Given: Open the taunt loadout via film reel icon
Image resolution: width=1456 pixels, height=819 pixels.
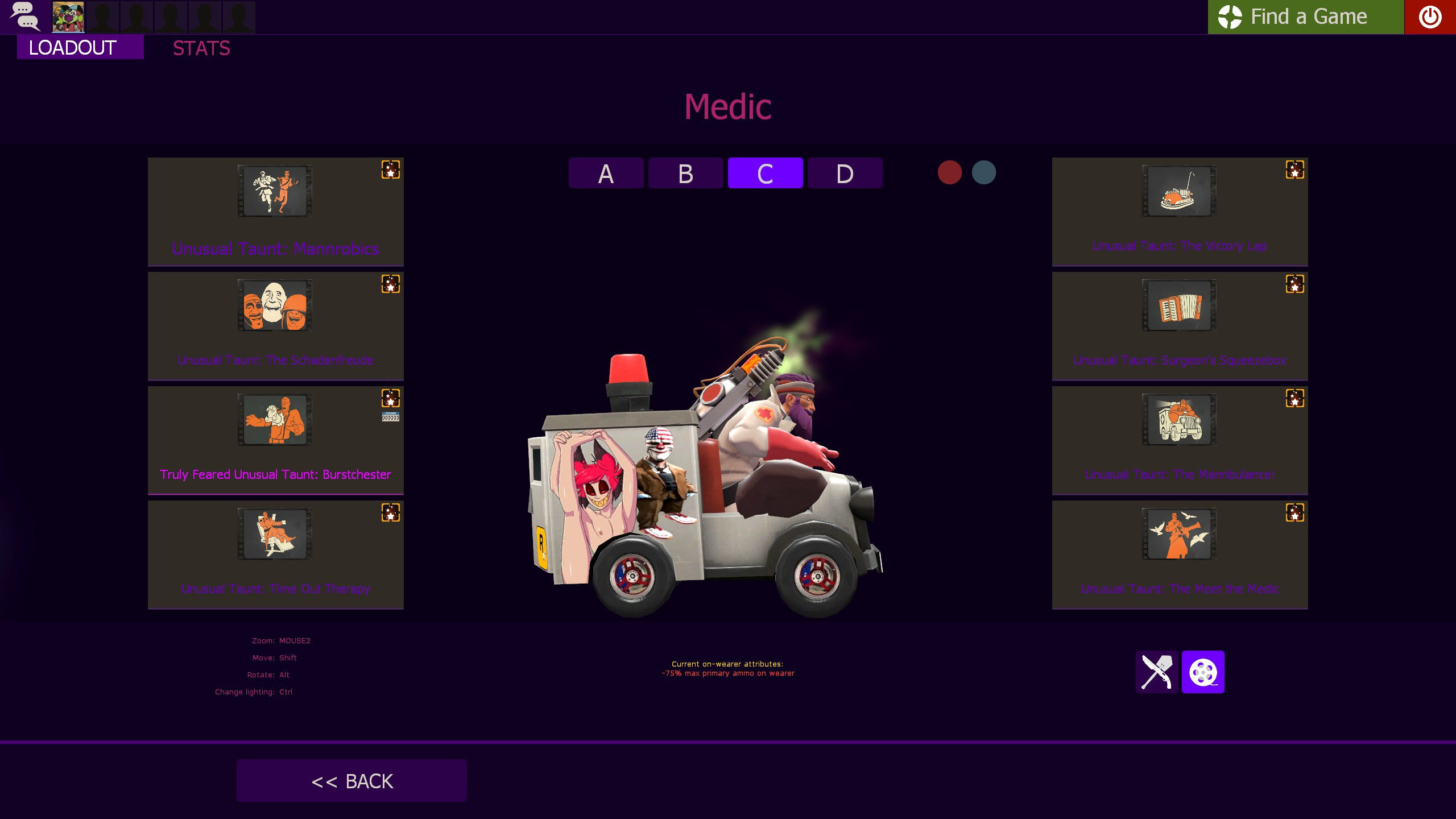Looking at the screenshot, I should 1204,672.
